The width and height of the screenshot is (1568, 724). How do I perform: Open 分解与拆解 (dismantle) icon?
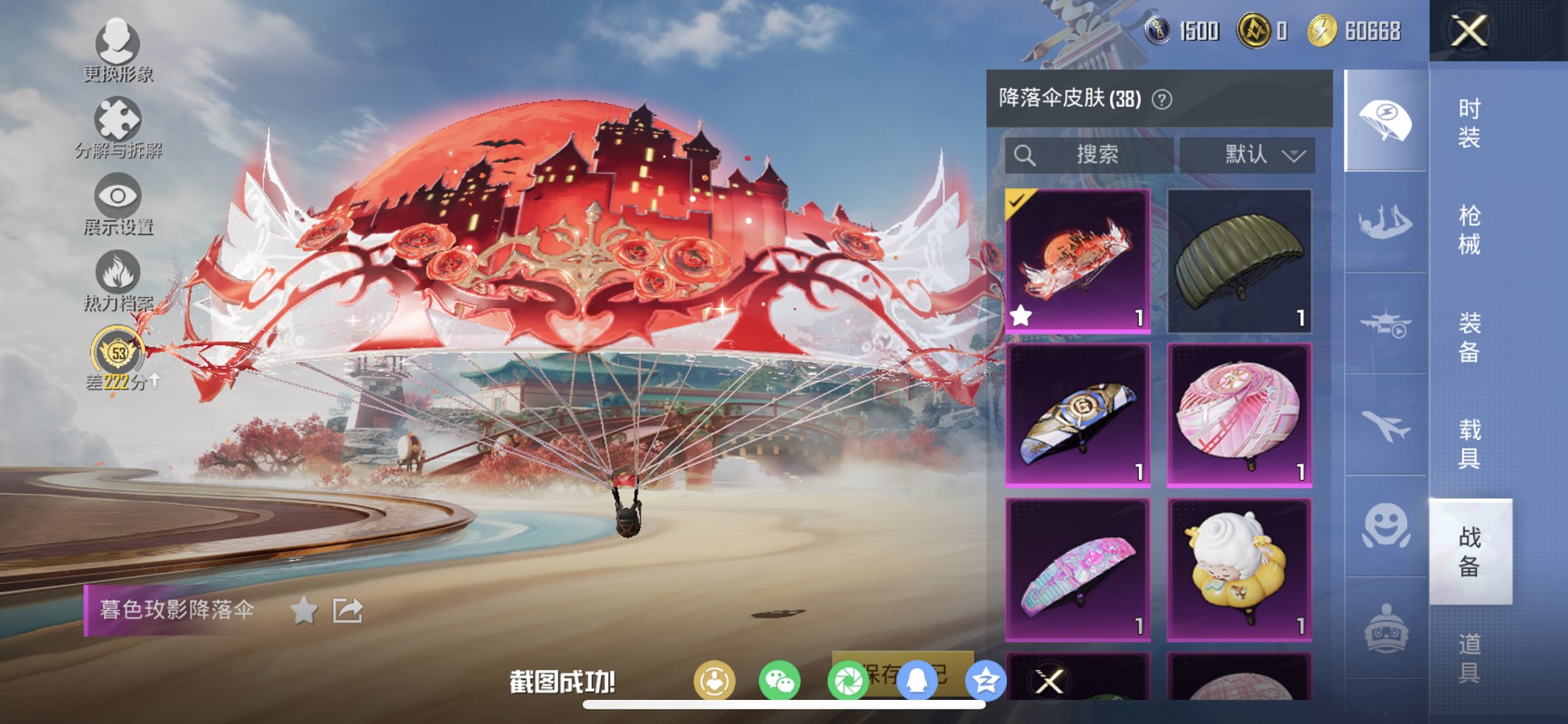[119, 120]
